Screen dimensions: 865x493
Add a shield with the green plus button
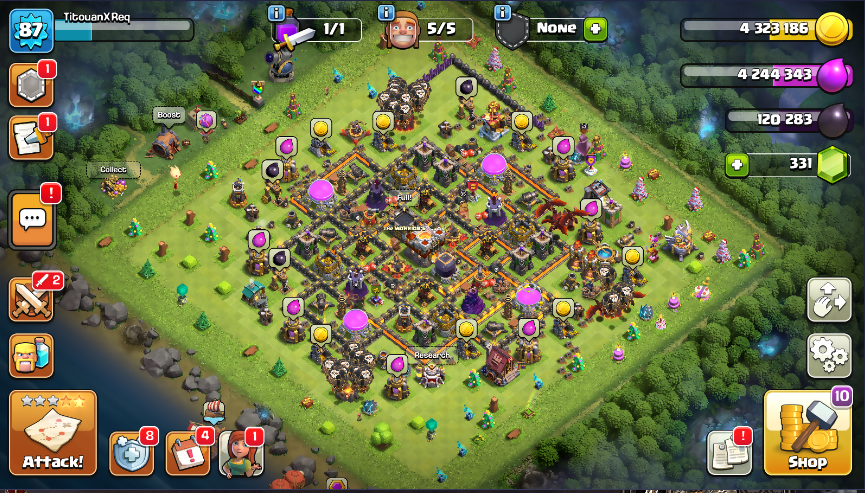596,29
